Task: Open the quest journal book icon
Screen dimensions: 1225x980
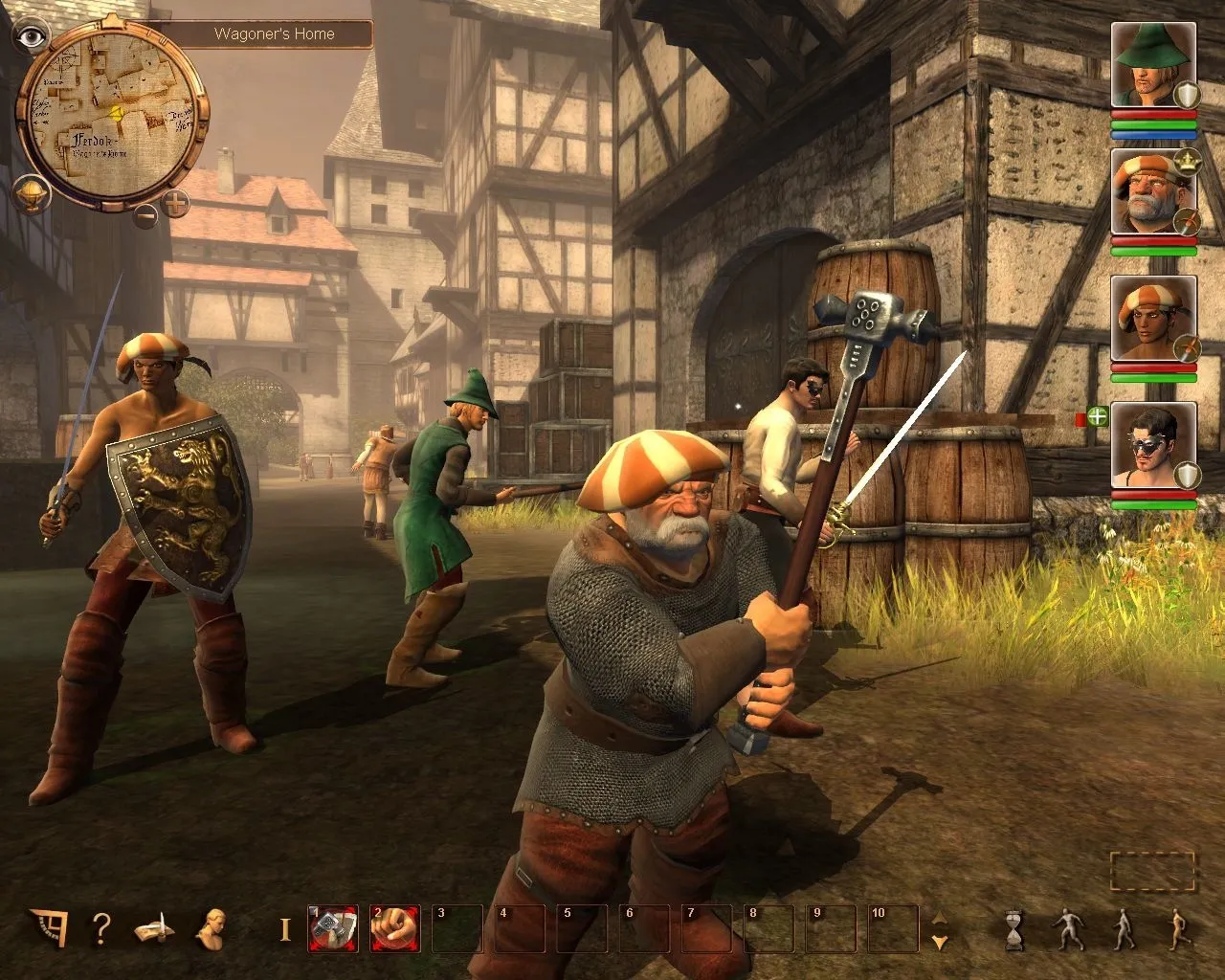Action: click(153, 928)
